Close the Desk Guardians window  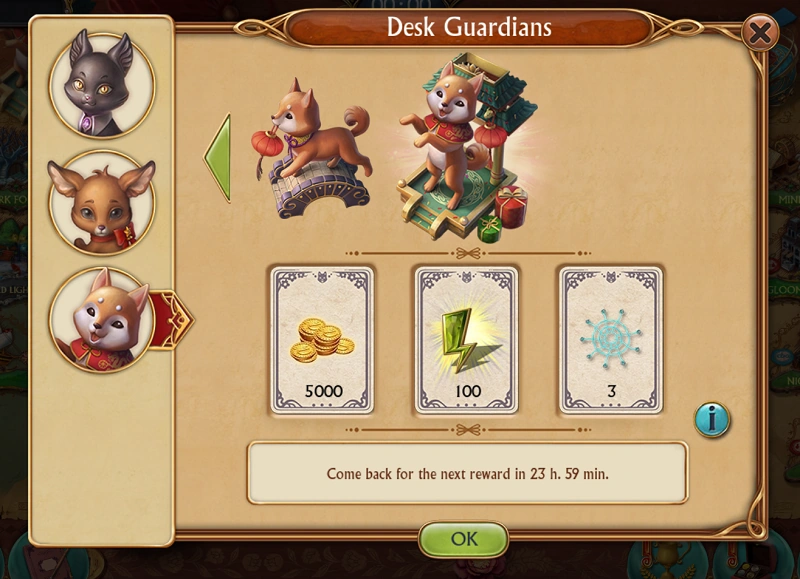761,33
